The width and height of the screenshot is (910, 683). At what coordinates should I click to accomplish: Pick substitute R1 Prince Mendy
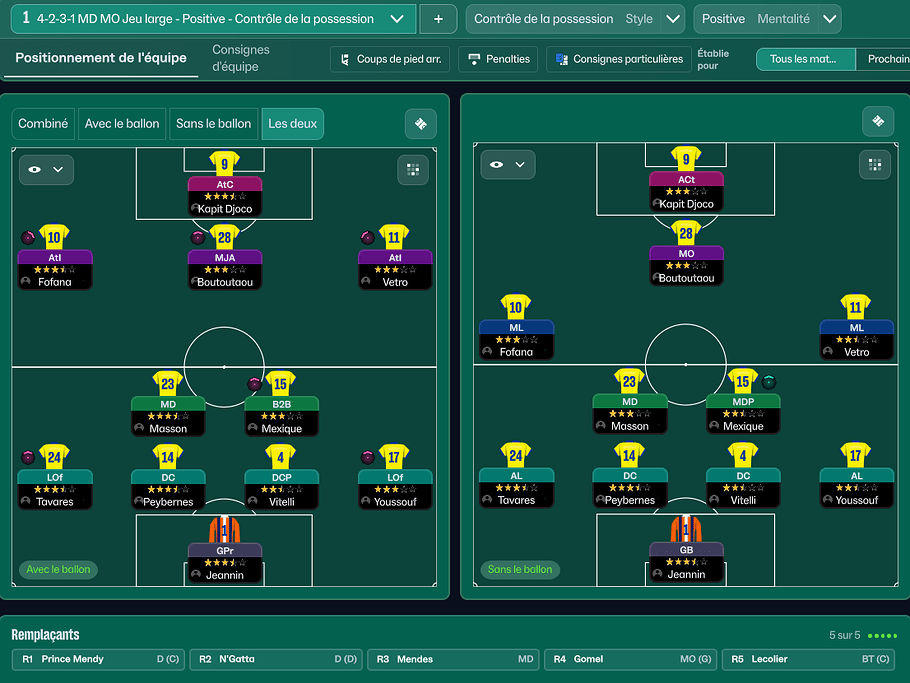click(x=97, y=660)
